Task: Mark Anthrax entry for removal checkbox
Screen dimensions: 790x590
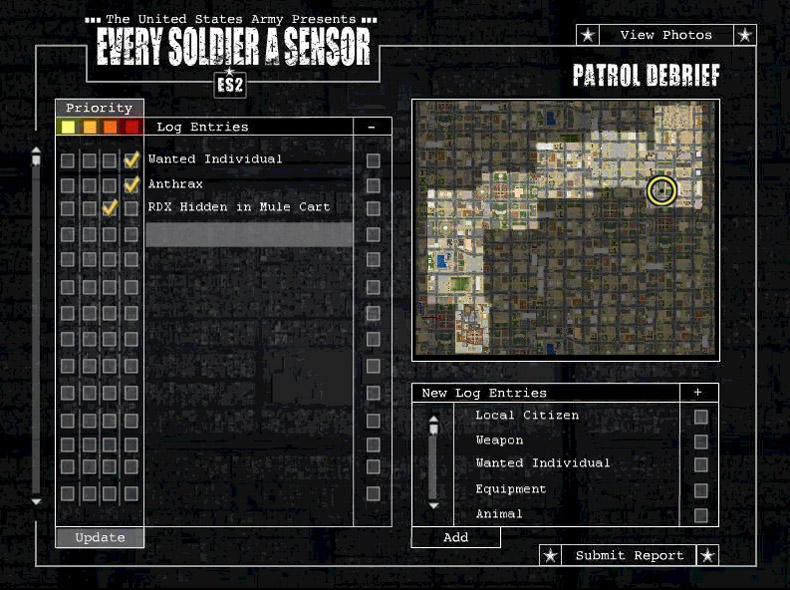Action: 373,185
